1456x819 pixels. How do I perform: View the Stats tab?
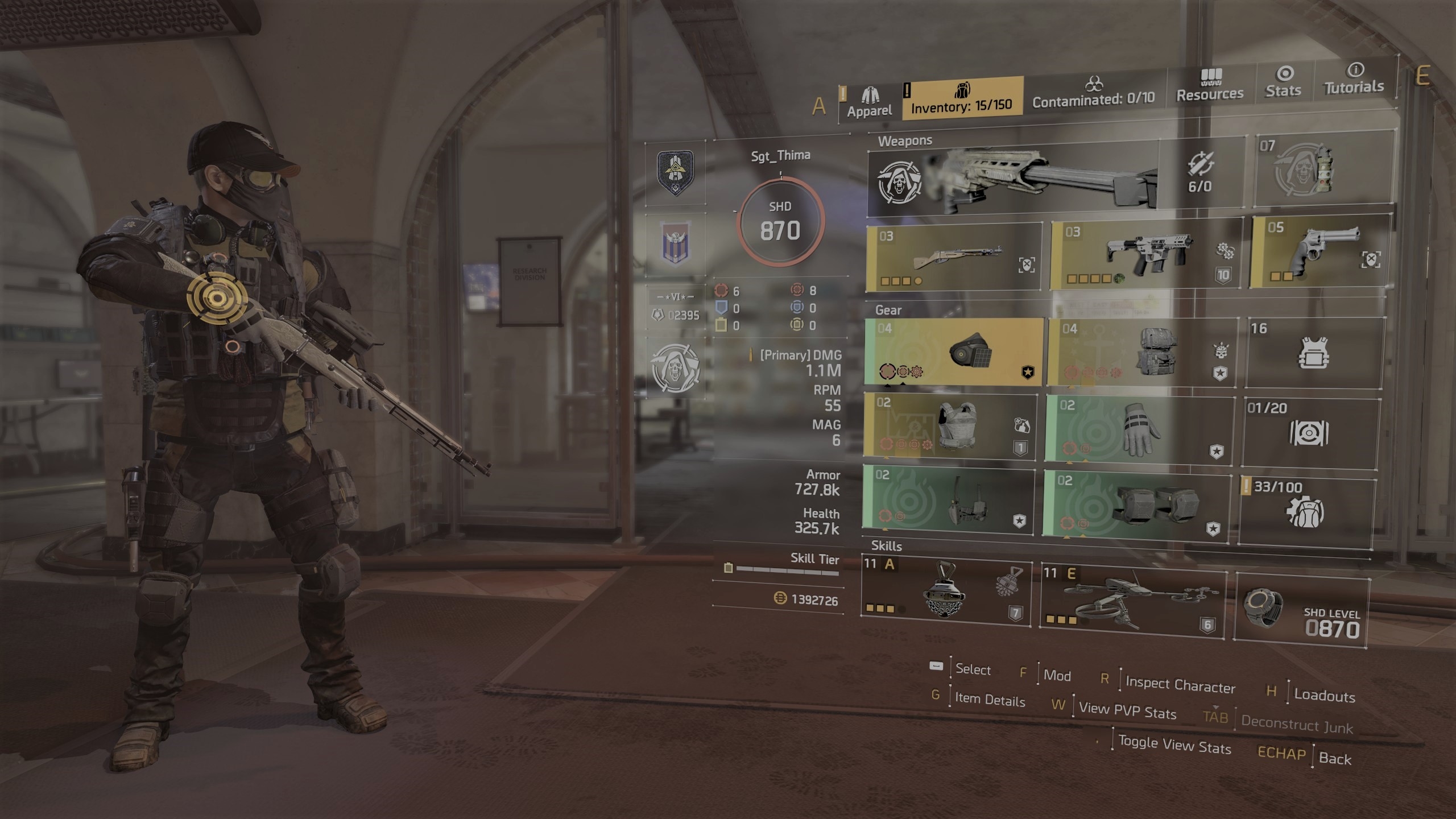(x=1283, y=82)
